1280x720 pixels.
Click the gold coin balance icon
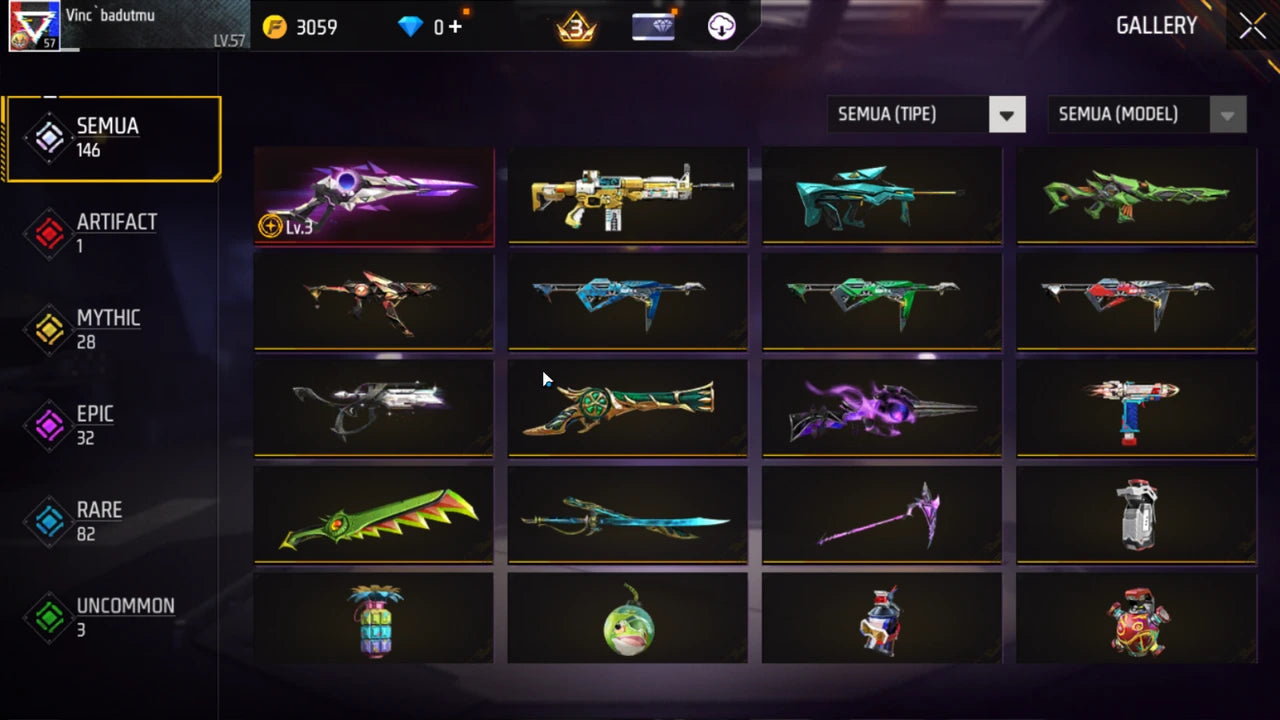[272, 27]
